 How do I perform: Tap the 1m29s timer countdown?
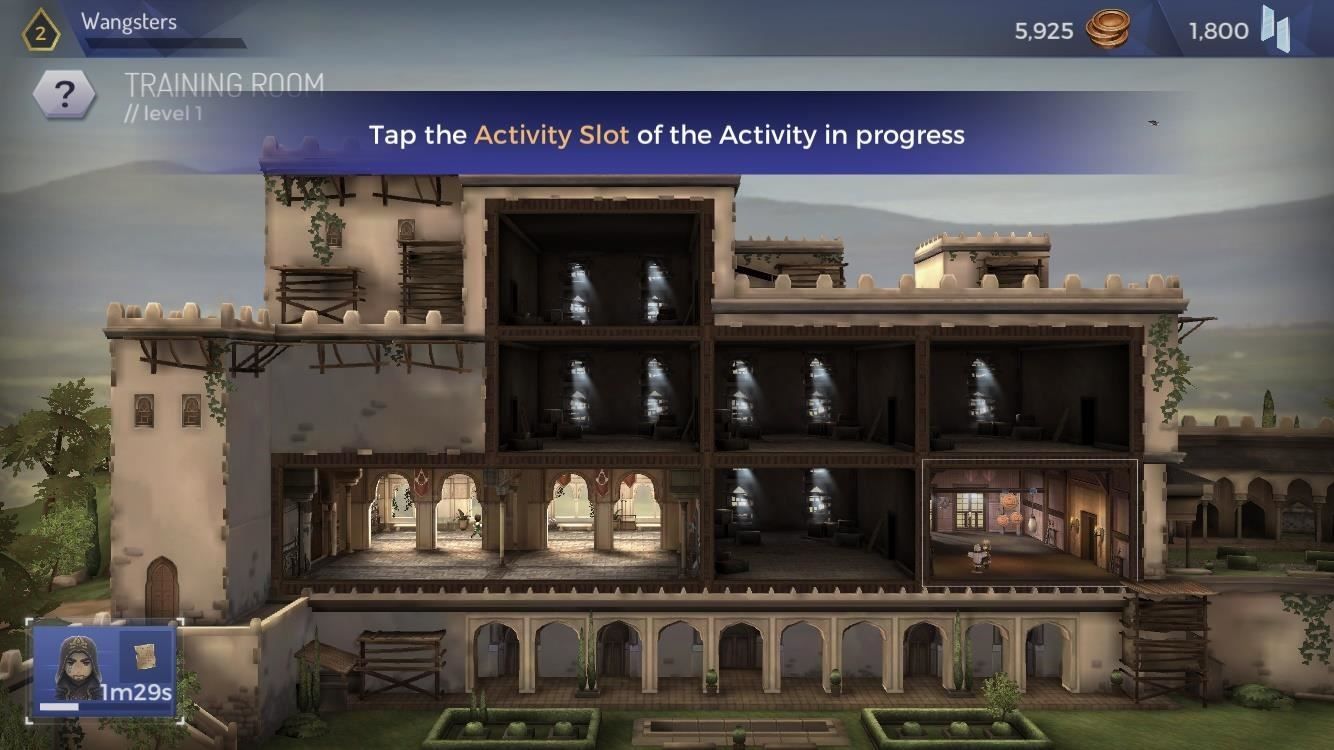point(137,691)
